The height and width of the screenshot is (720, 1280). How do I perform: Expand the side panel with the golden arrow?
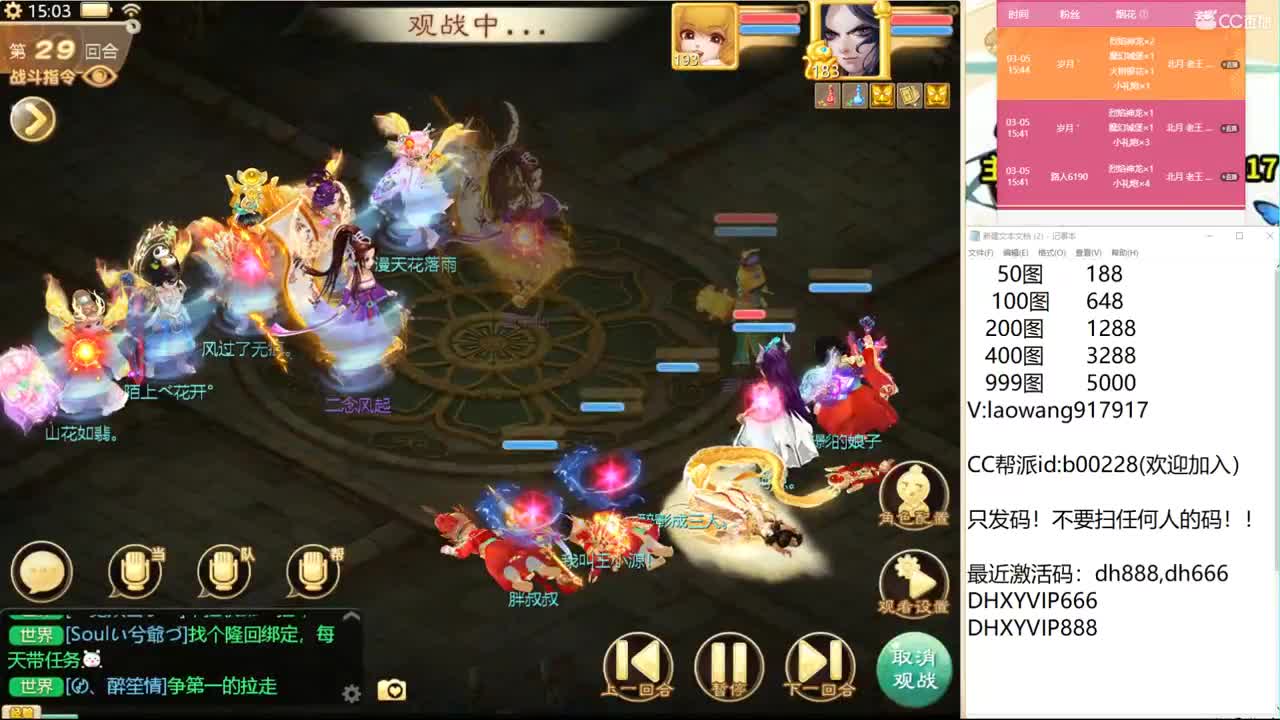32,119
